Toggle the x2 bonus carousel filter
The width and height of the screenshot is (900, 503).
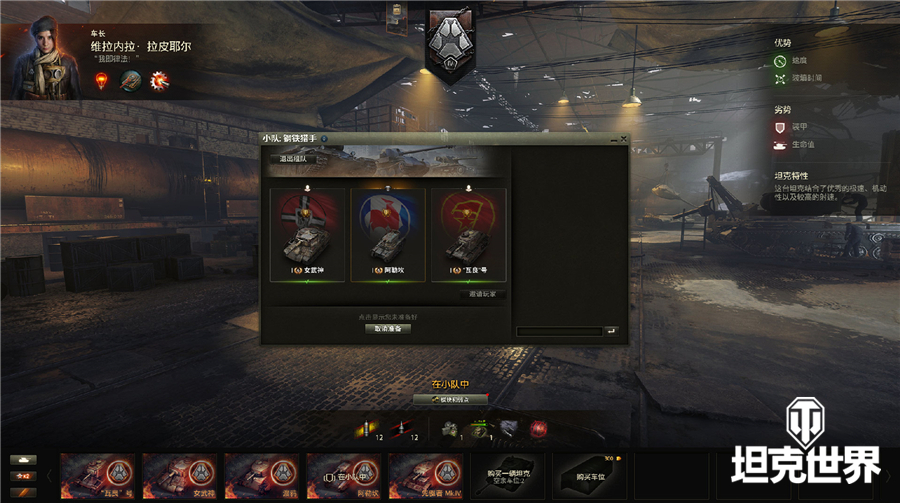pyautogui.click(x=23, y=475)
